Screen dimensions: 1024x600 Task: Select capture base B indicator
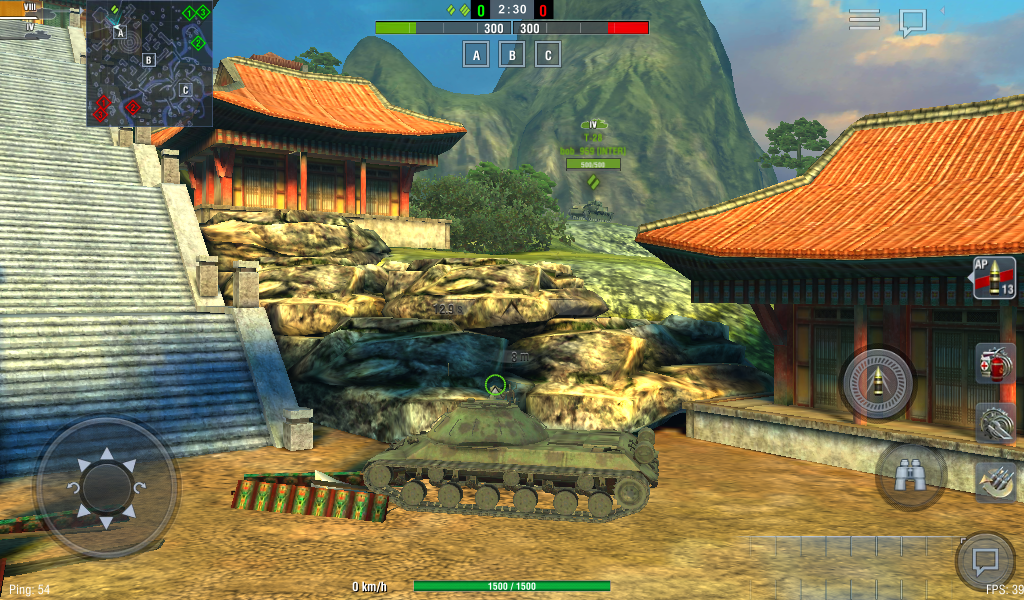[512, 54]
